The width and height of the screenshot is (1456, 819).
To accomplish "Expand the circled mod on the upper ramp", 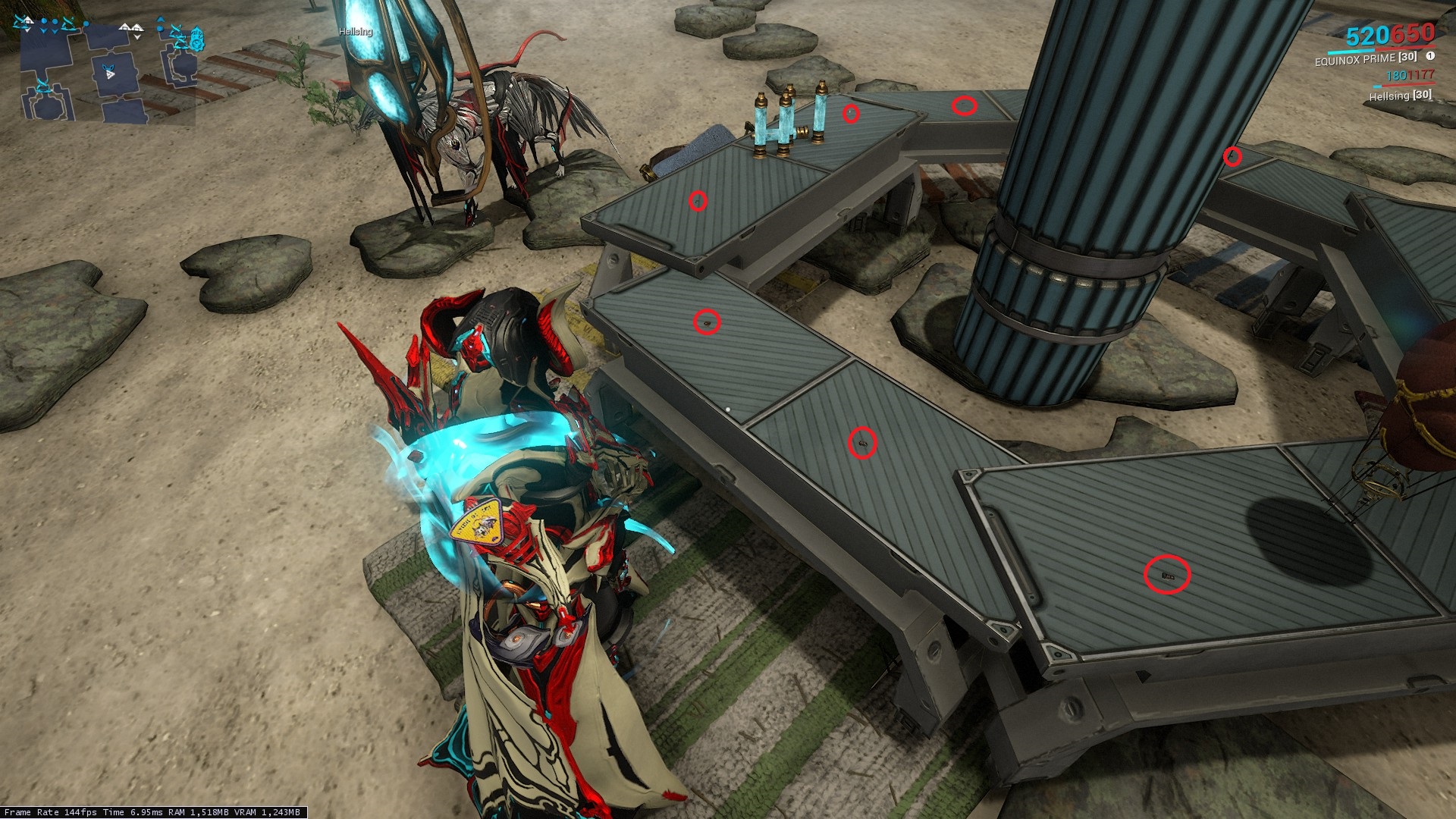I will tap(698, 199).
